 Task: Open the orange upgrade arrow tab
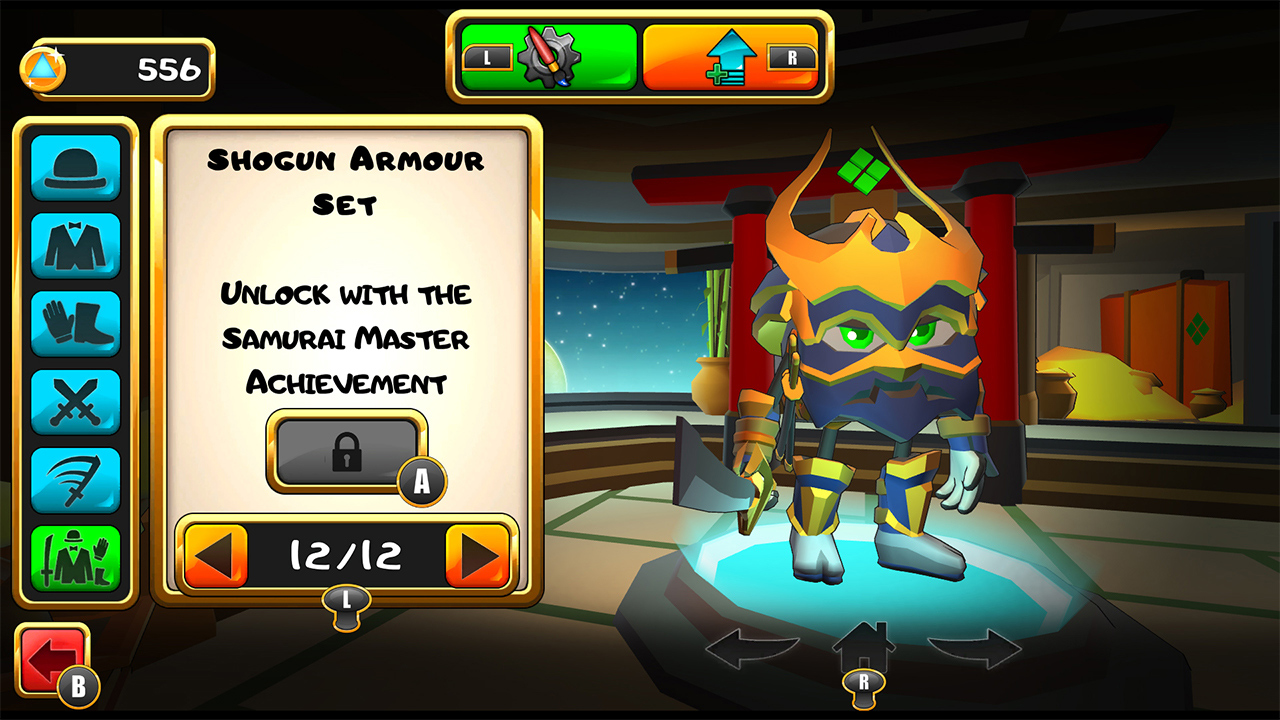tap(731, 57)
